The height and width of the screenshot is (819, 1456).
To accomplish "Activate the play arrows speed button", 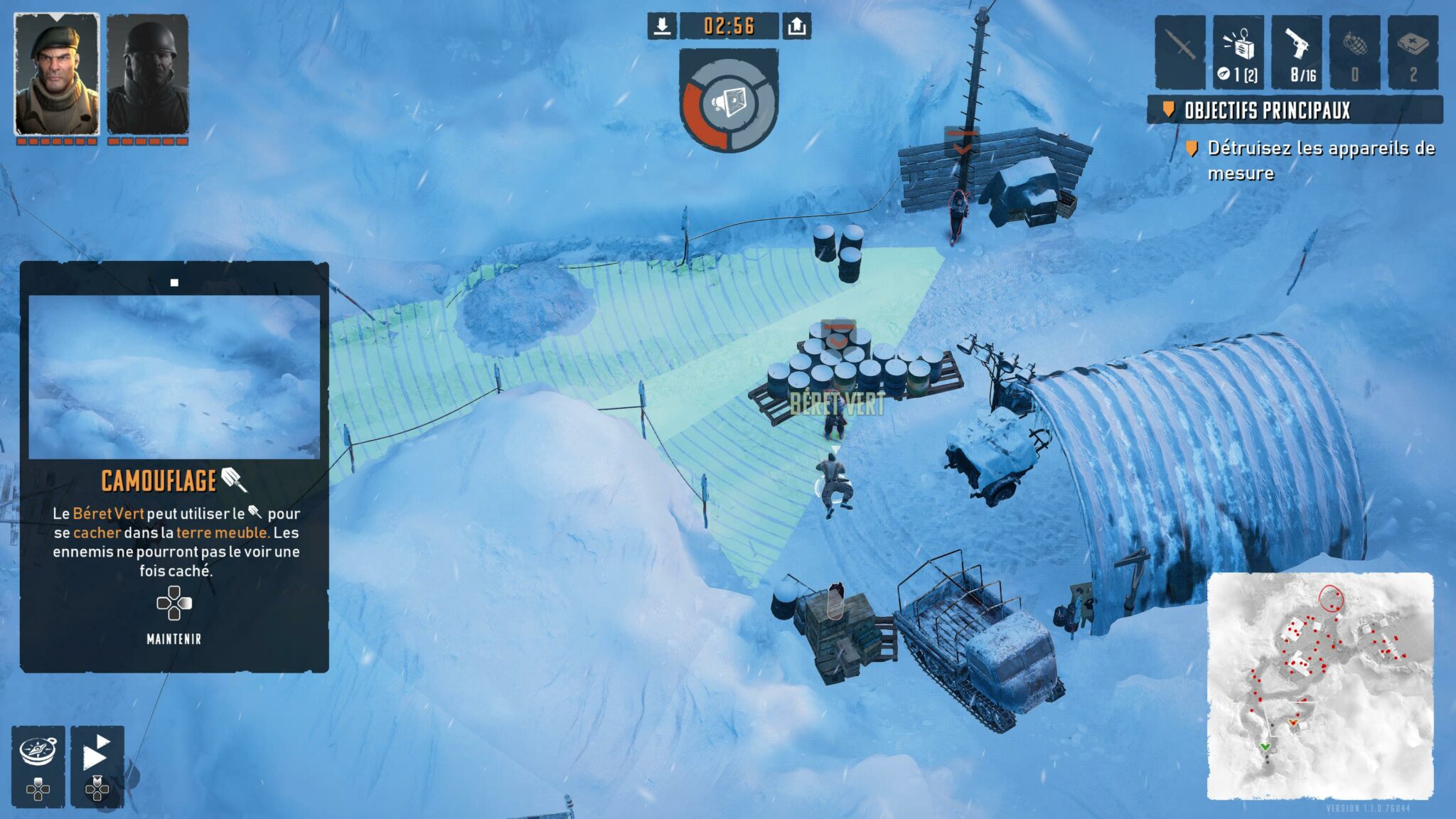I will 97,754.
